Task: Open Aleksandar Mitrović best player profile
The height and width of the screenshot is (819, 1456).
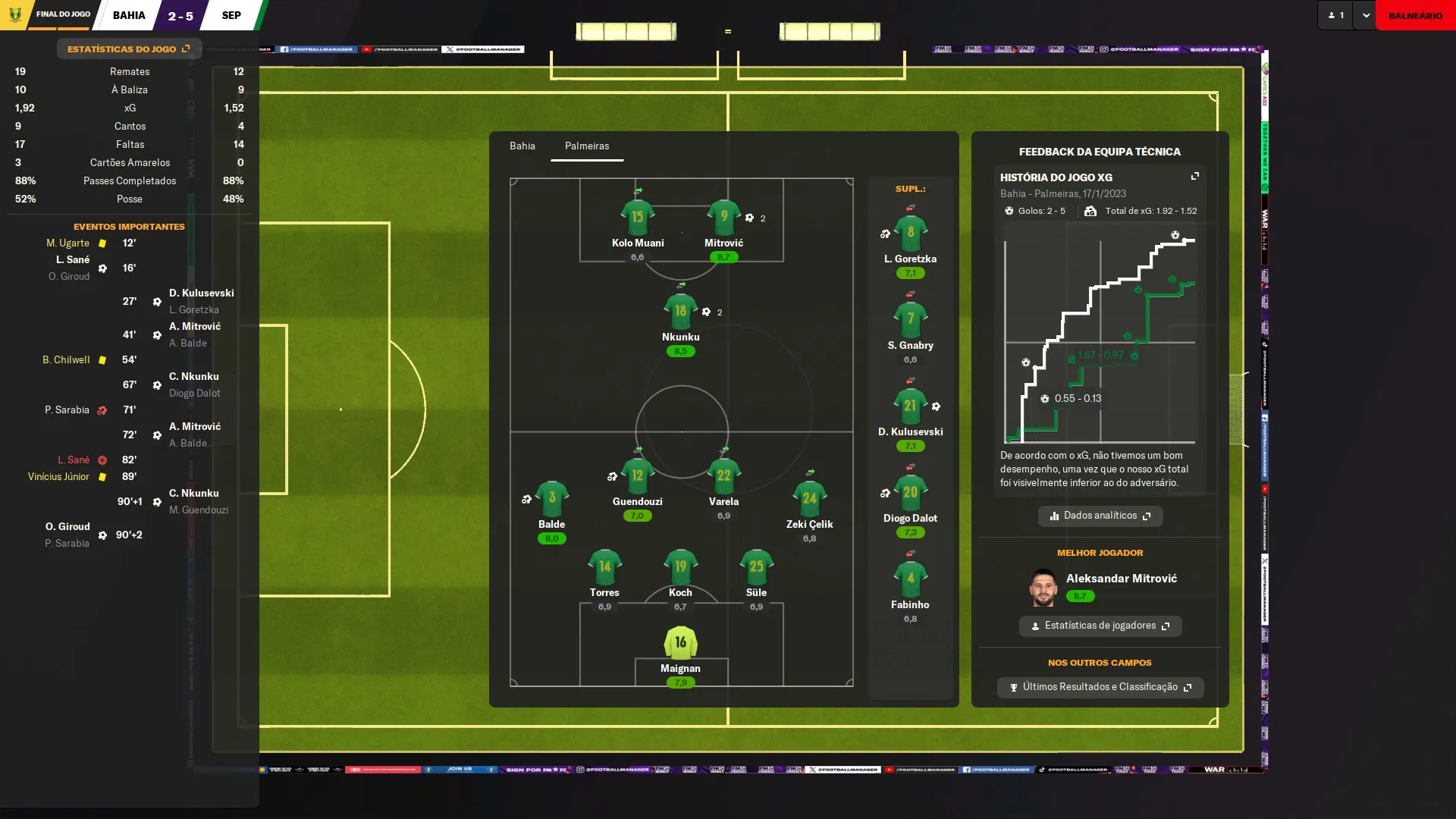Action: [1121, 579]
